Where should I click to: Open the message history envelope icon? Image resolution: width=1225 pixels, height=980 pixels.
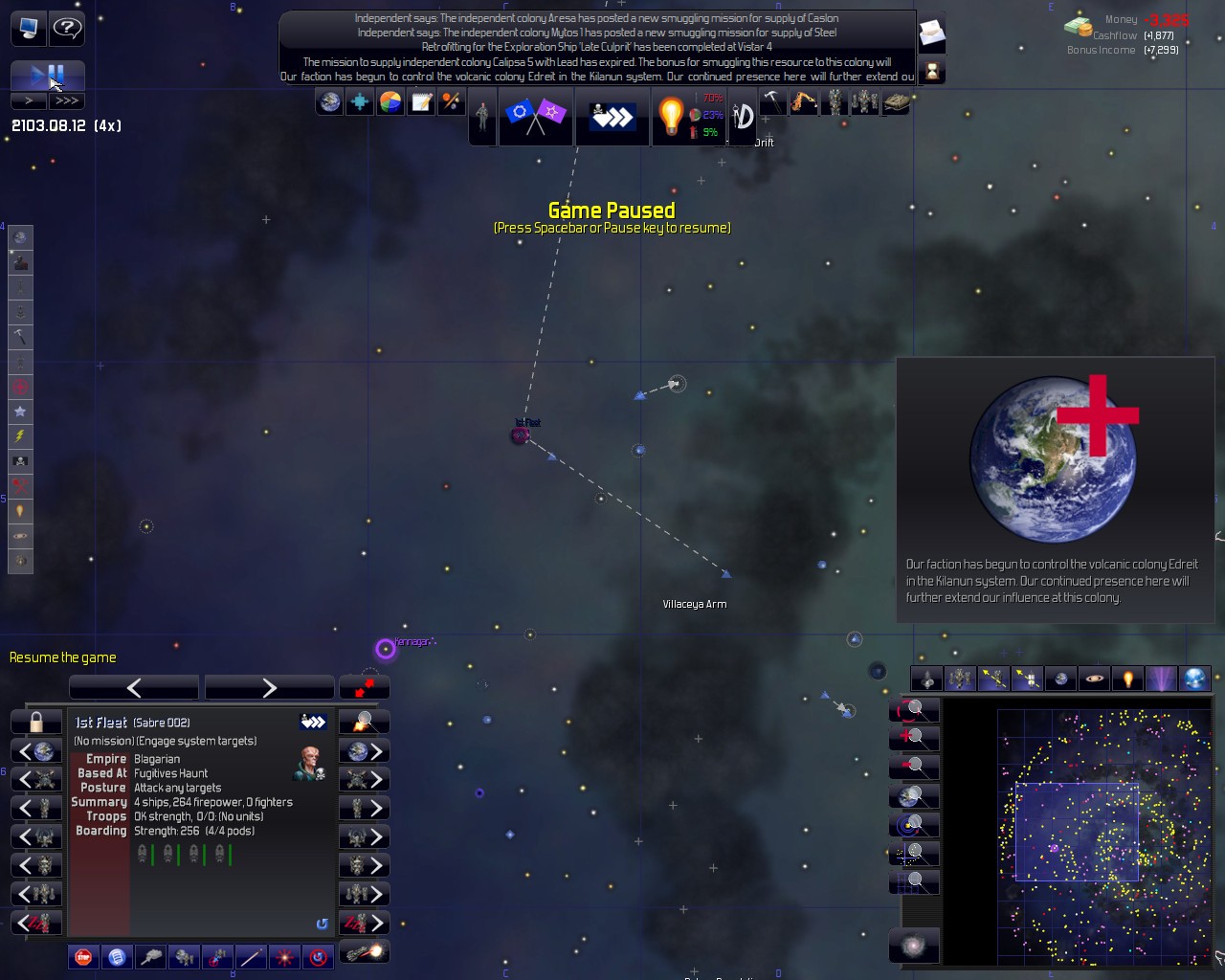click(931, 34)
